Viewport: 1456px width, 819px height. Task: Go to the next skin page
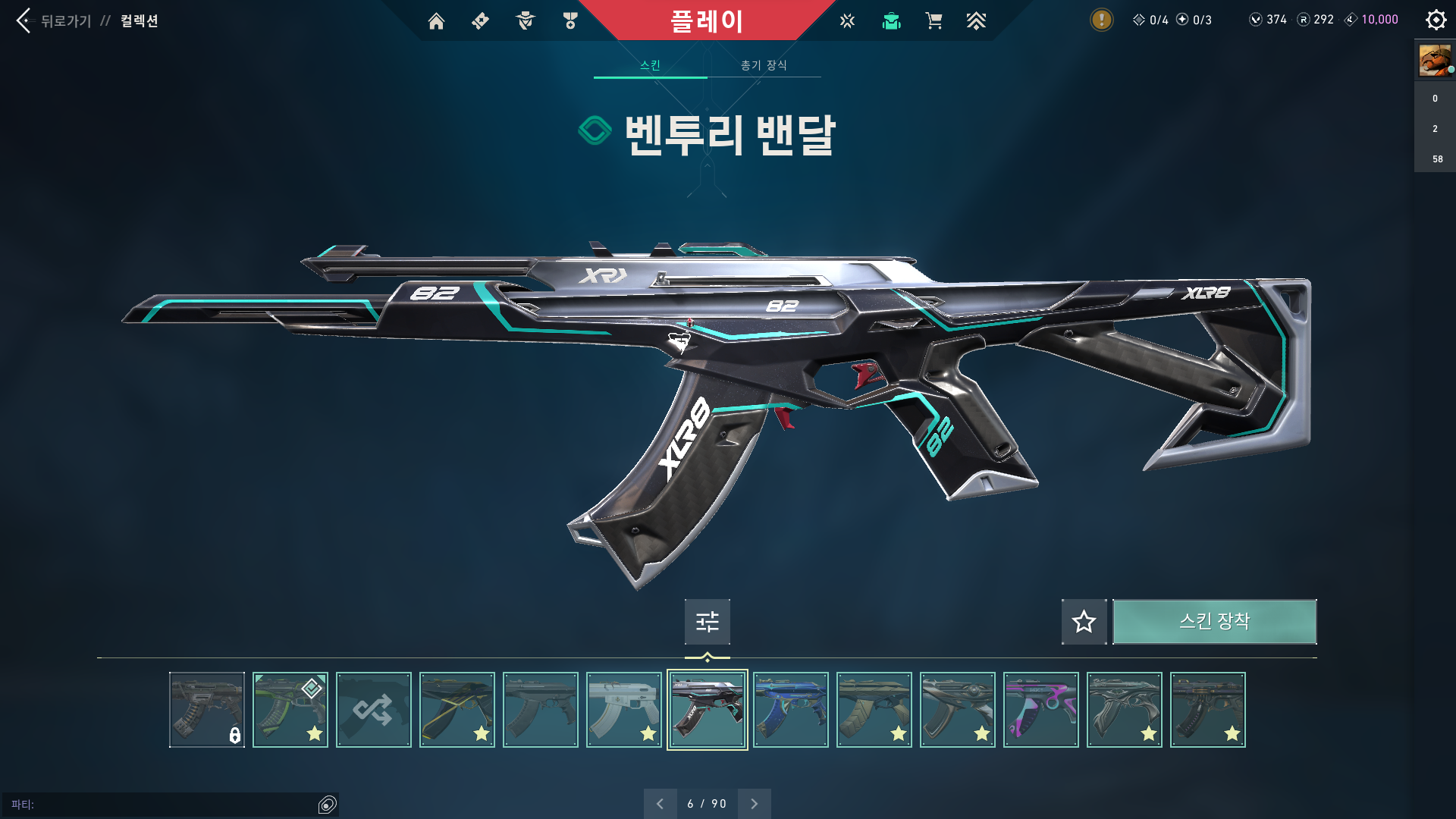coord(754,804)
